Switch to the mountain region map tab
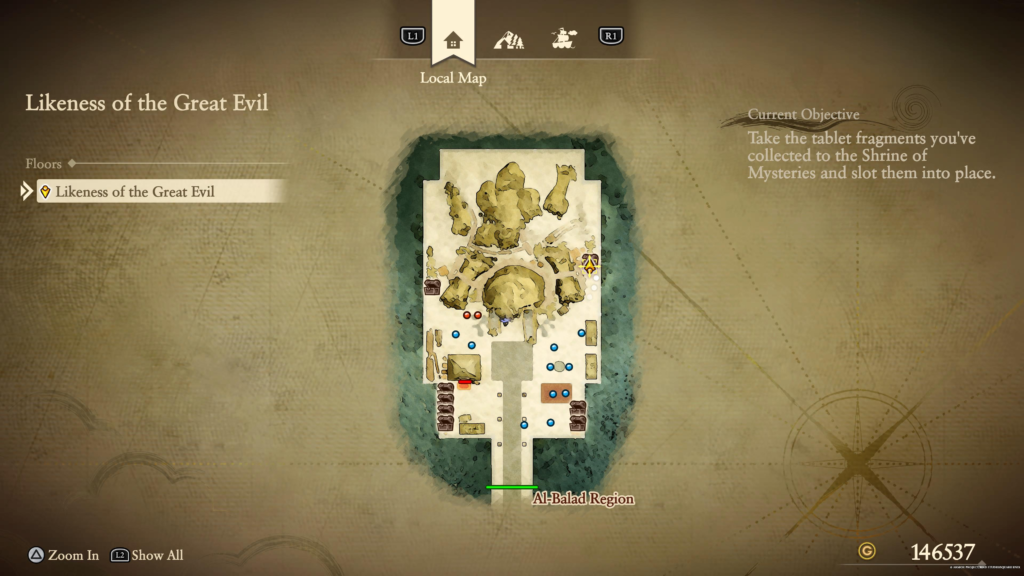1024x576 pixels. pyautogui.click(x=509, y=40)
